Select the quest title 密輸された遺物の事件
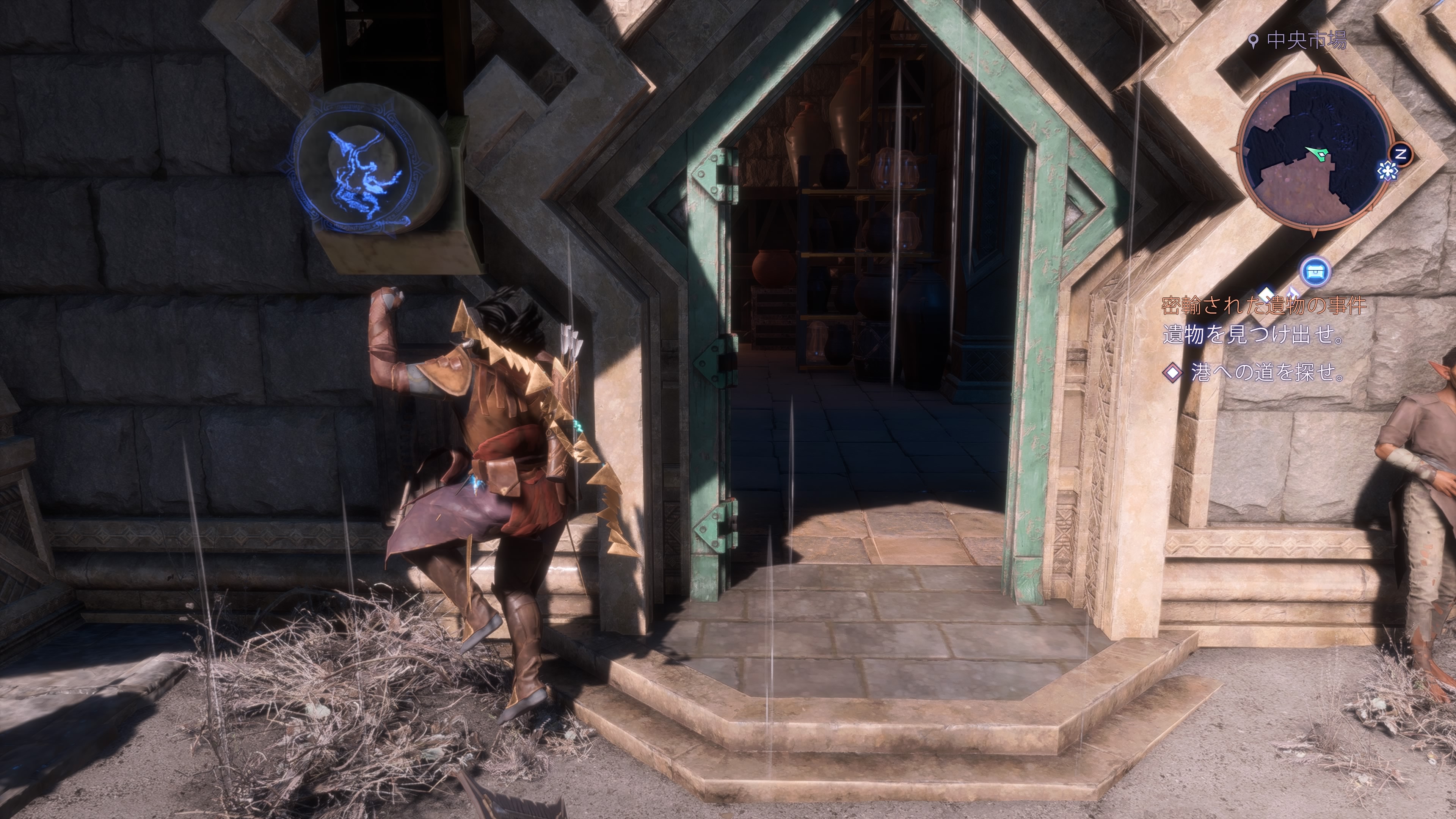The image size is (1456, 819). click(1263, 306)
